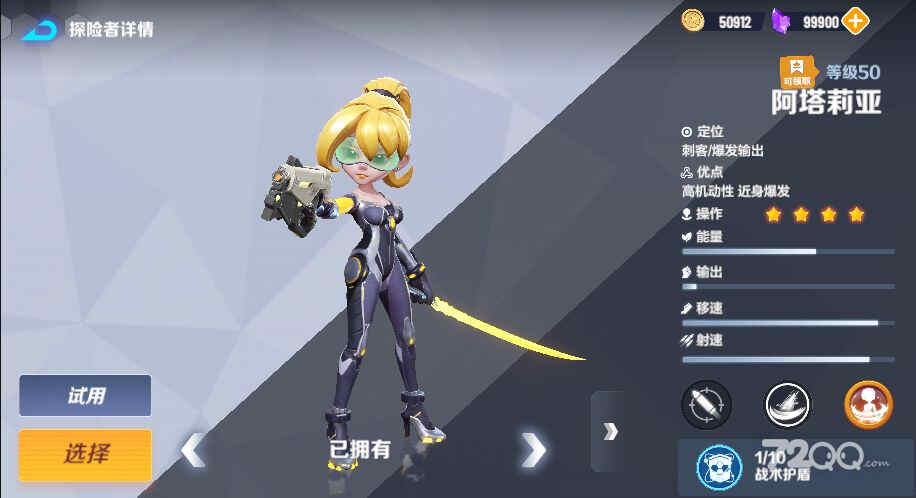Expand the side panel with the double-chevron tab

coord(609,431)
